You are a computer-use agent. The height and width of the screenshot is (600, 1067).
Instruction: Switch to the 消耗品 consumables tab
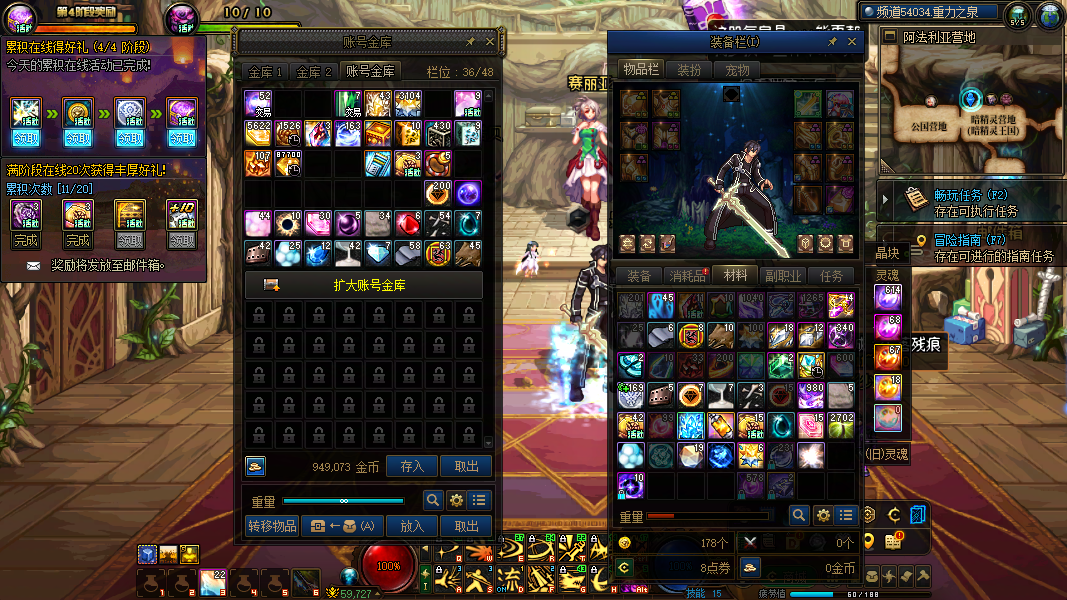point(687,276)
